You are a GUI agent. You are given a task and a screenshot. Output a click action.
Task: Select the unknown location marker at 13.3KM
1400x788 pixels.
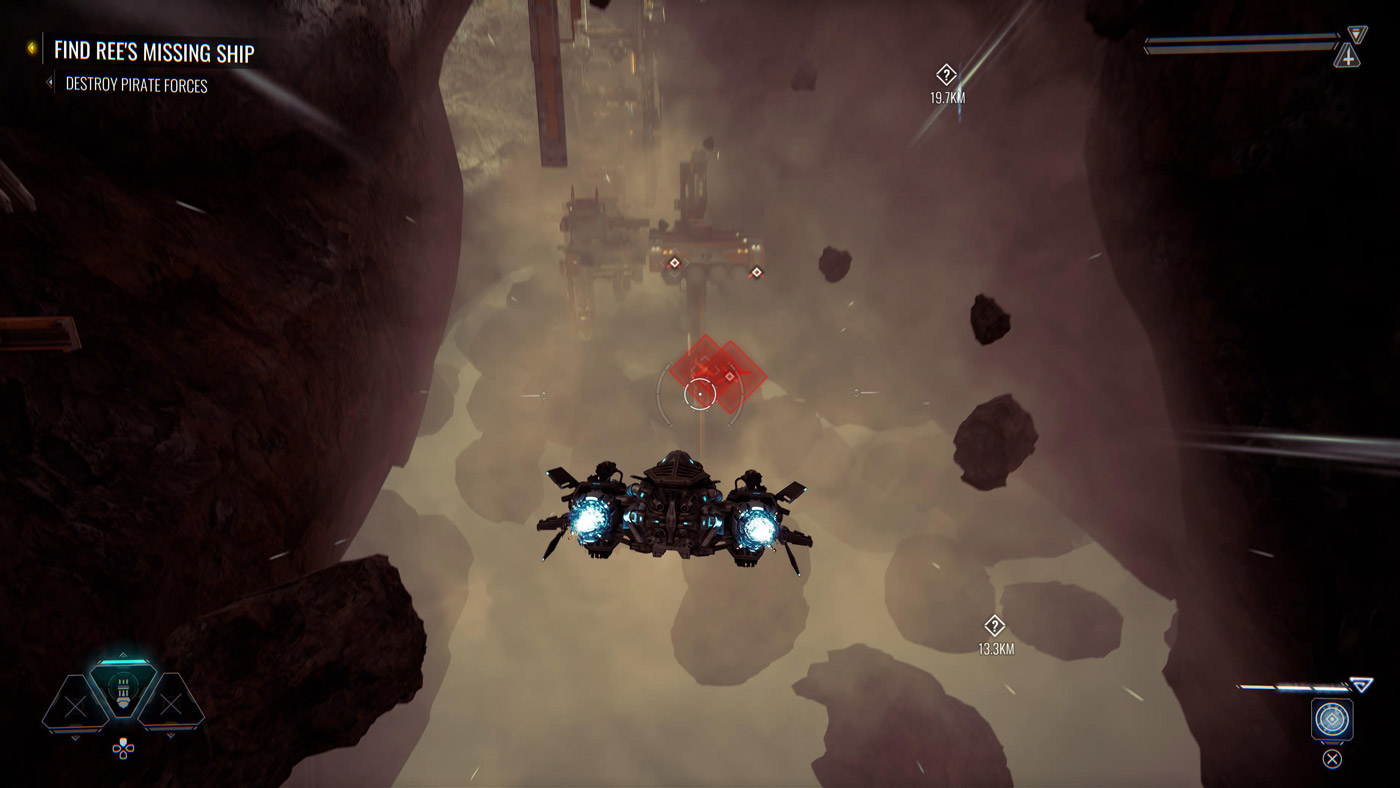click(994, 626)
